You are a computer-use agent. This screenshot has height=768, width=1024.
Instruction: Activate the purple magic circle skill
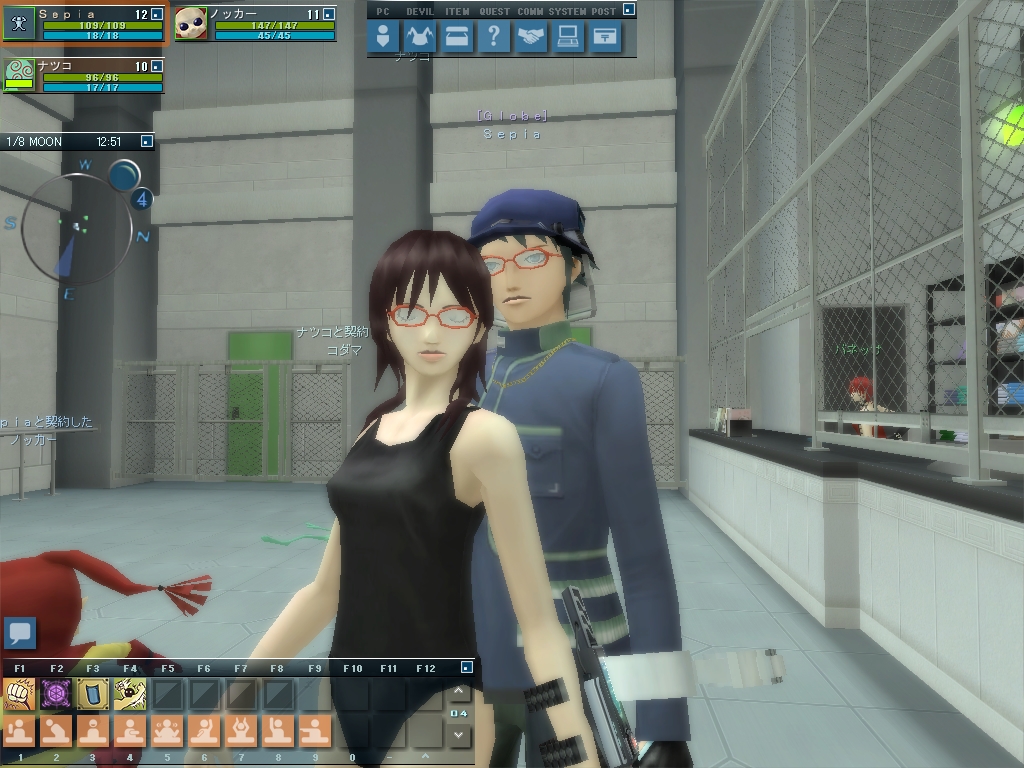click(56, 693)
